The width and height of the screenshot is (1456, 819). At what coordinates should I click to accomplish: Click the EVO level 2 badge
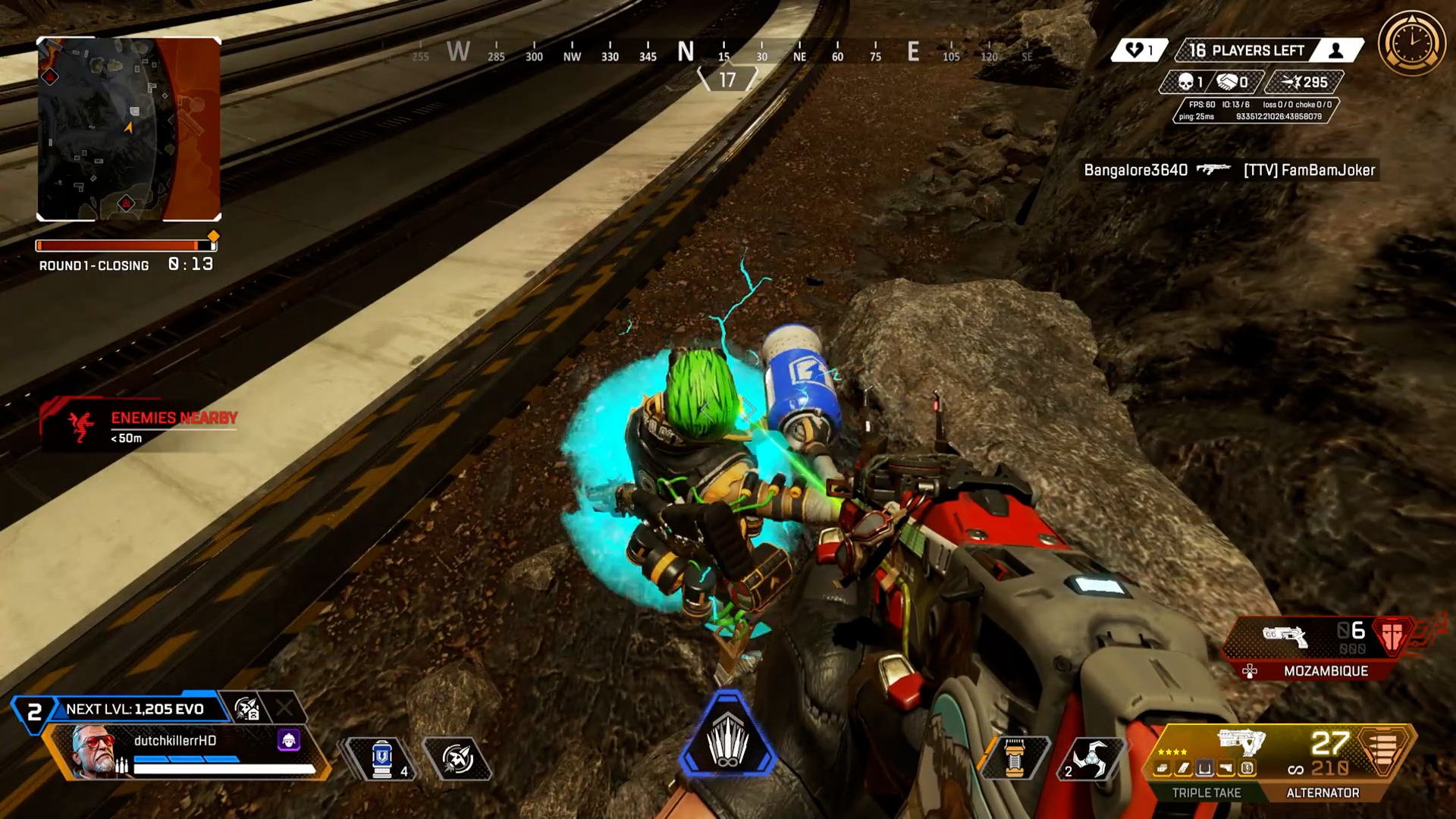tap(34, 712)
